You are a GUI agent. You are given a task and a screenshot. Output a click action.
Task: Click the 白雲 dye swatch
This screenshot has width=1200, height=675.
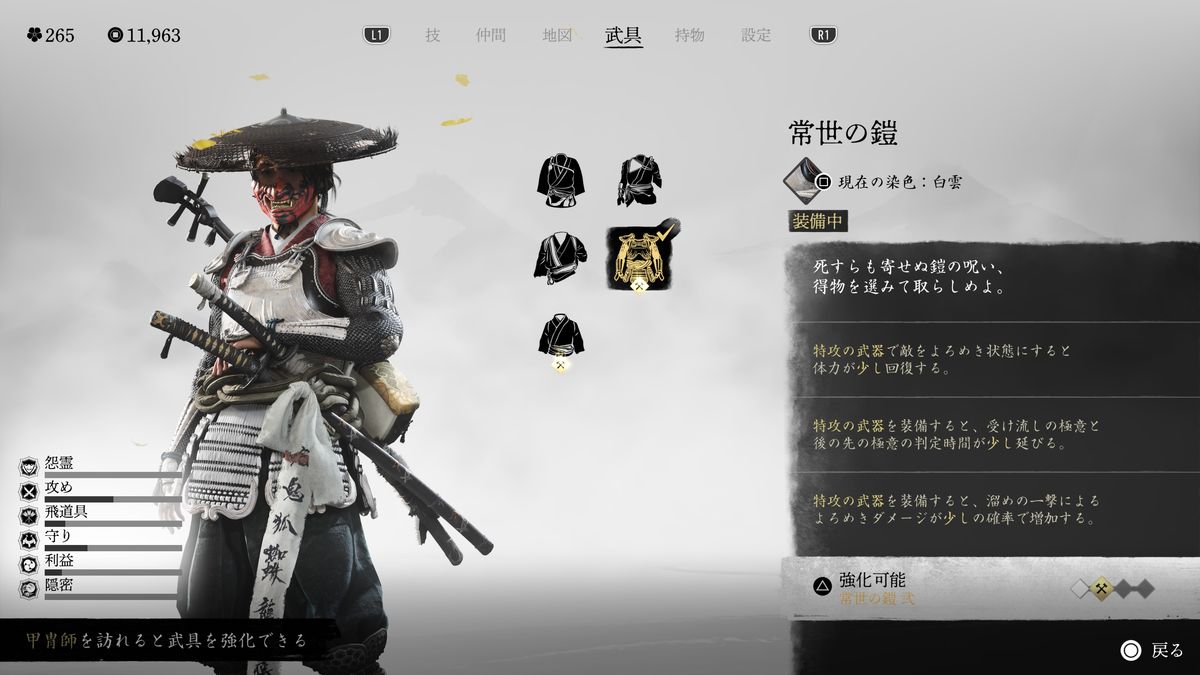click(x=799, y=180)
